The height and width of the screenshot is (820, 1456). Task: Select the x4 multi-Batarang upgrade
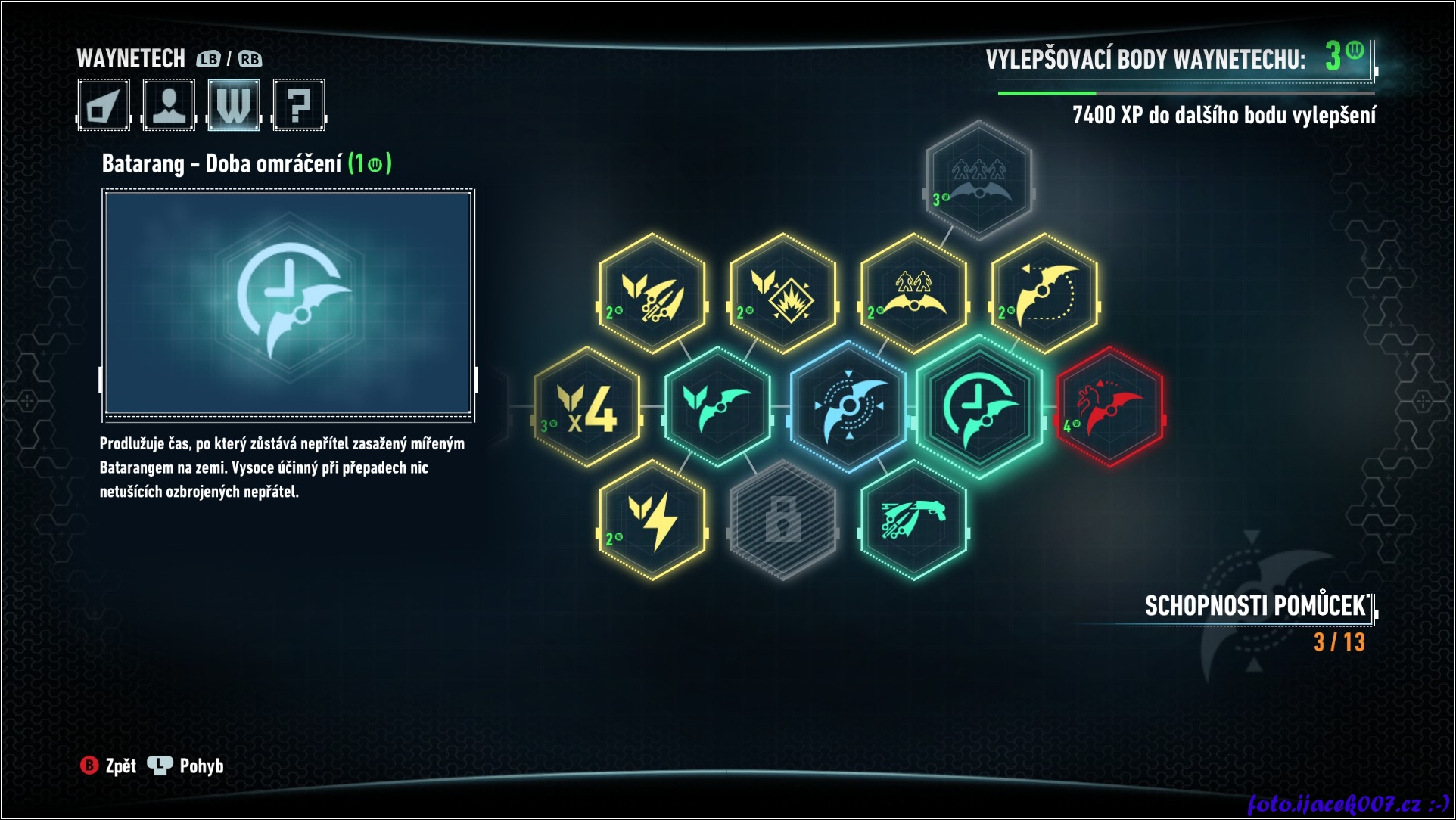point(587,407)
